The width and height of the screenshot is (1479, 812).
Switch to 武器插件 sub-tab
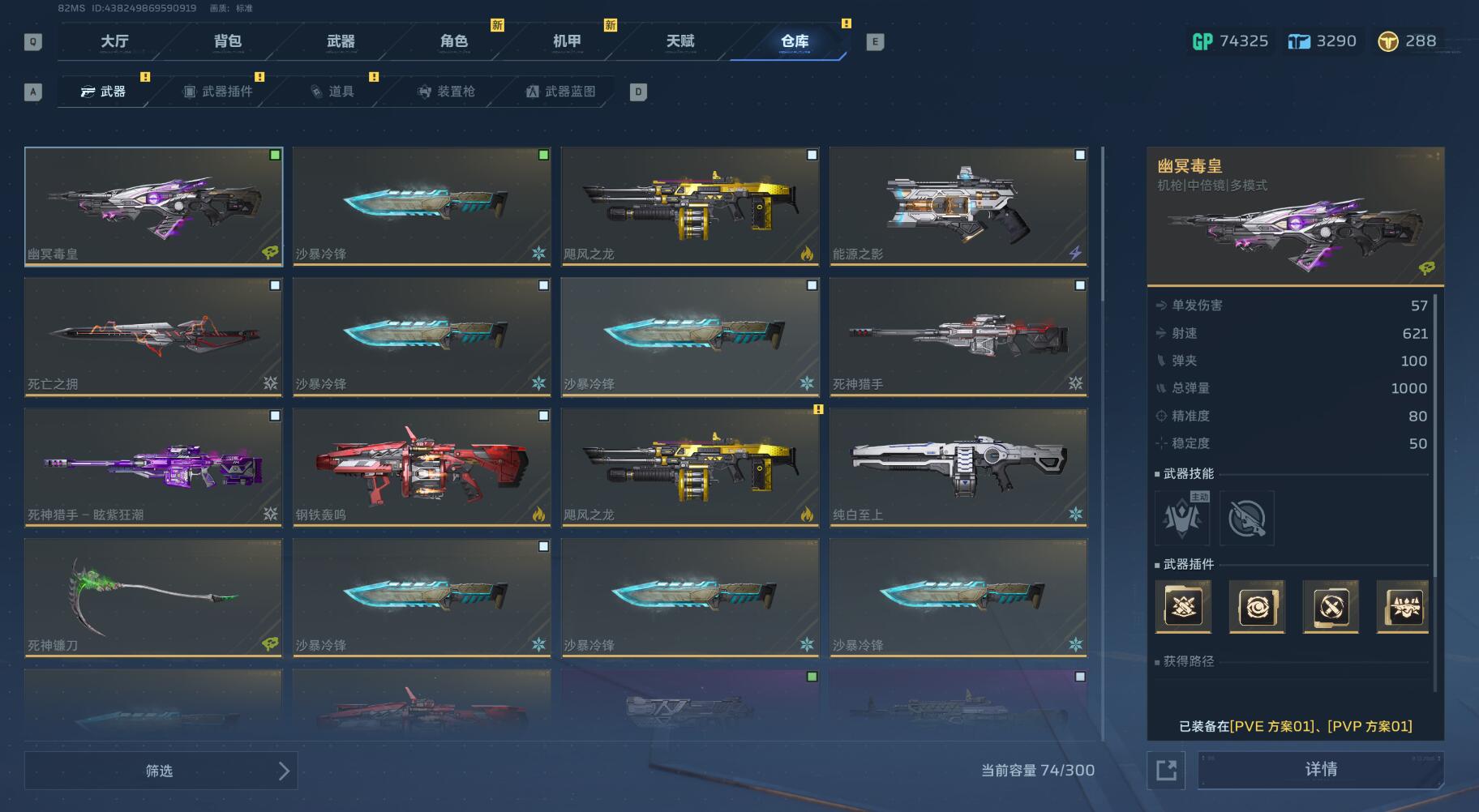(219, 92)
